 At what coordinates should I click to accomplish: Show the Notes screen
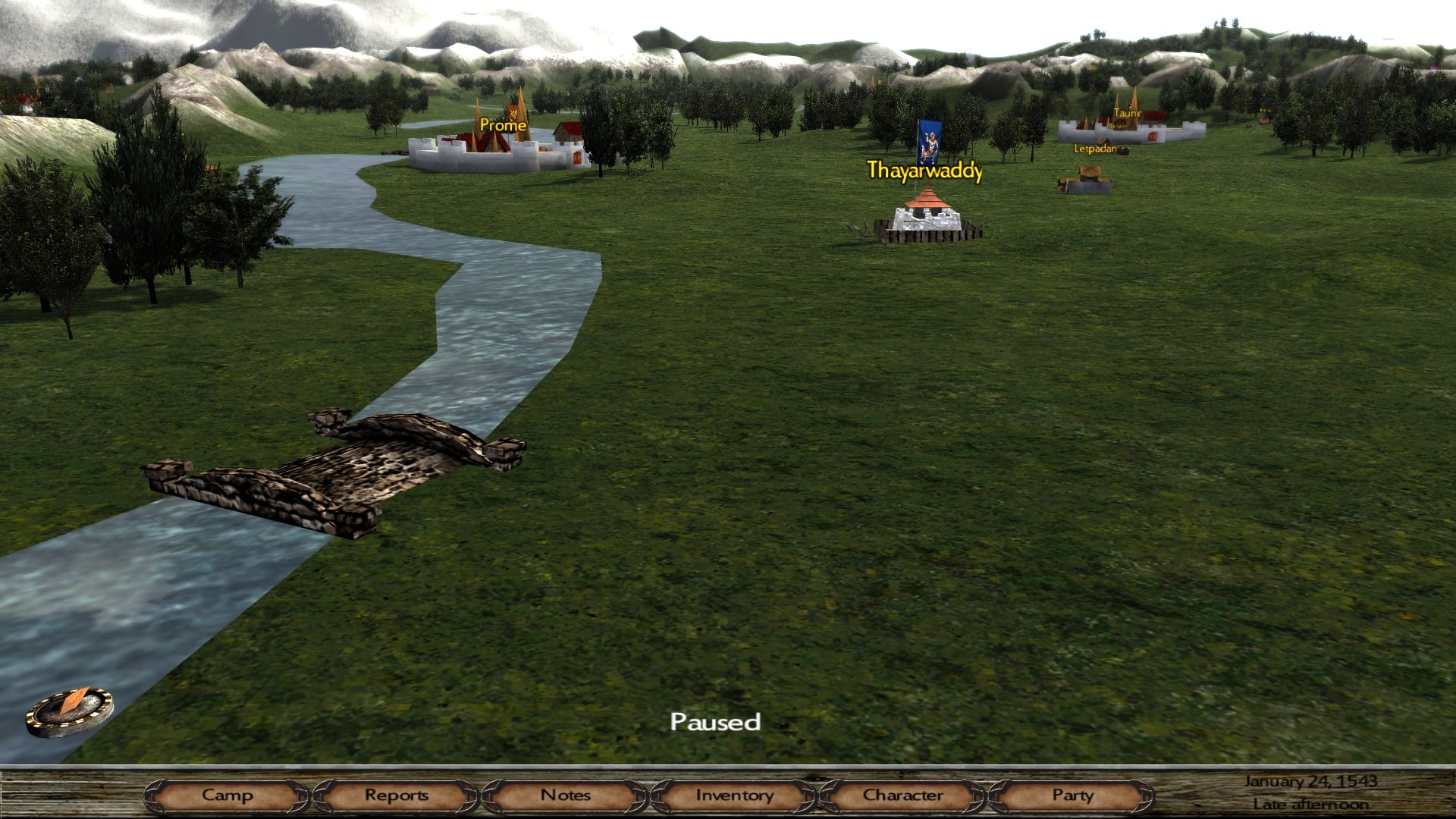(565, 795)
